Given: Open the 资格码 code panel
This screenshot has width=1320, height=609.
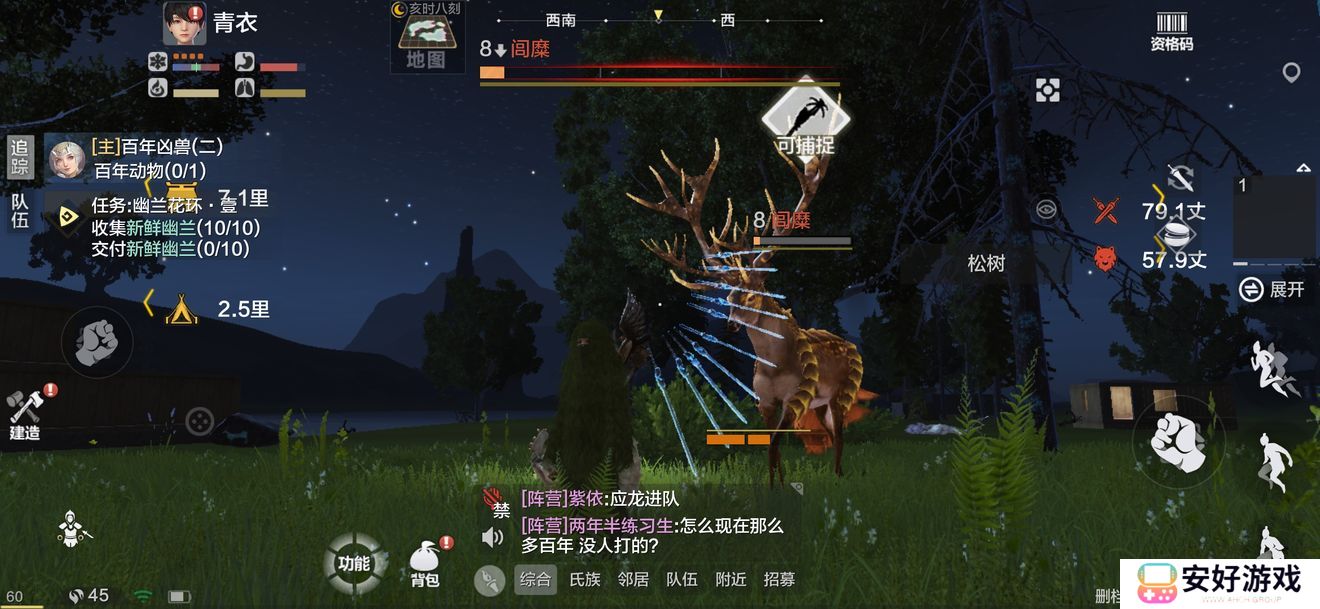Looking at the screenshot, I should click(x=1171, y=31).
